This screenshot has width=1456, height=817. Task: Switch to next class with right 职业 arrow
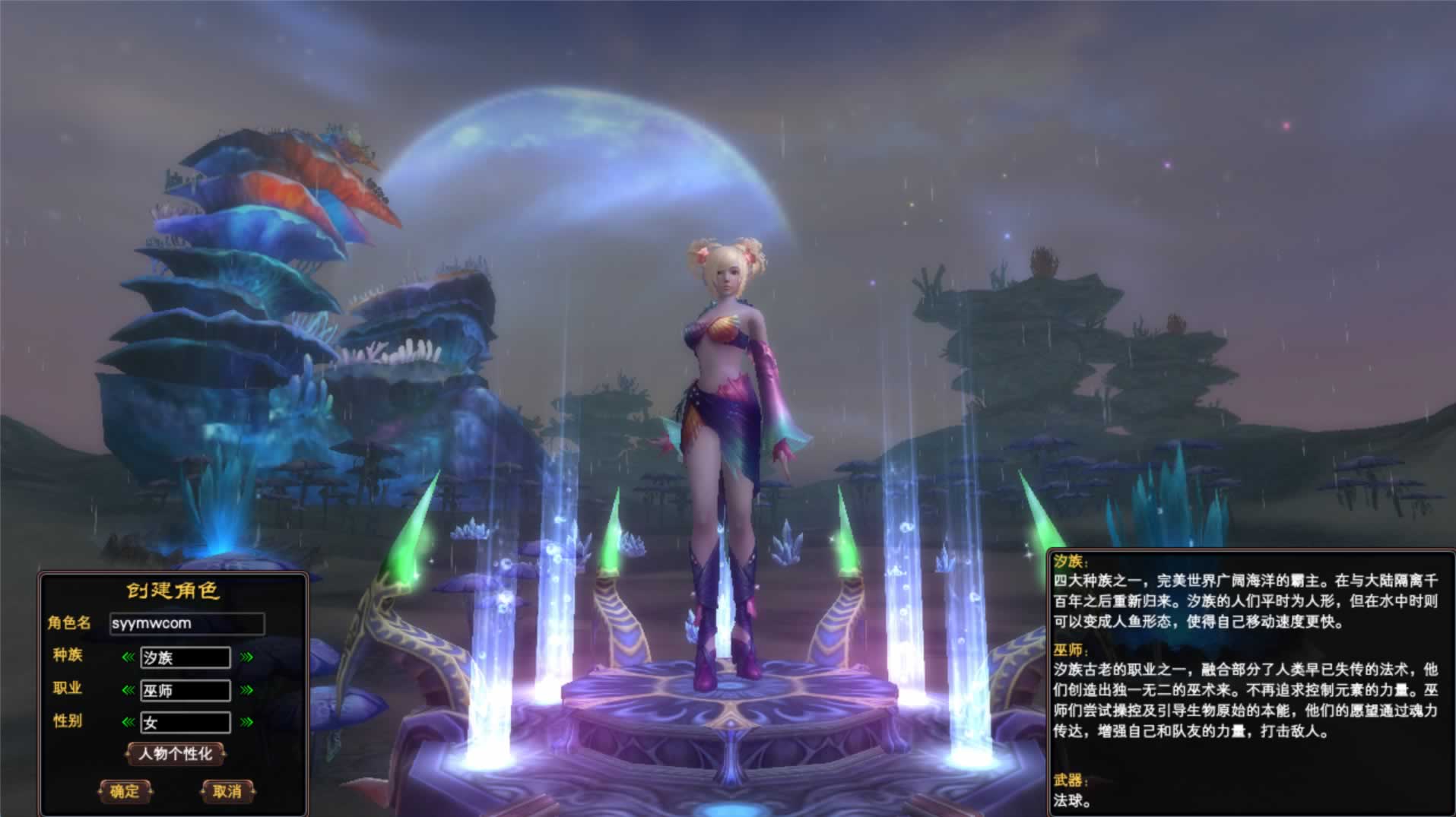(246, 690)
